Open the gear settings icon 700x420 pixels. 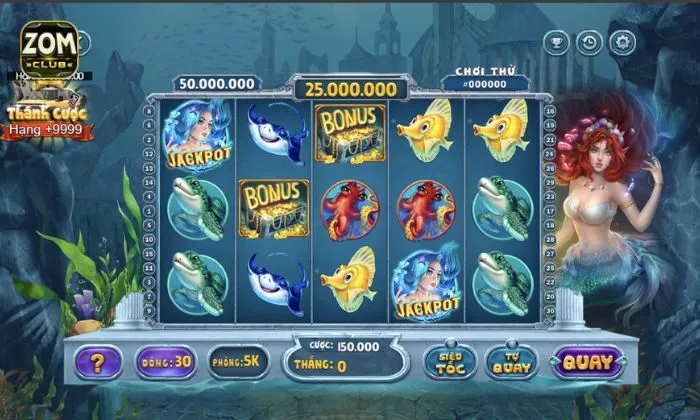coord(623,43)
